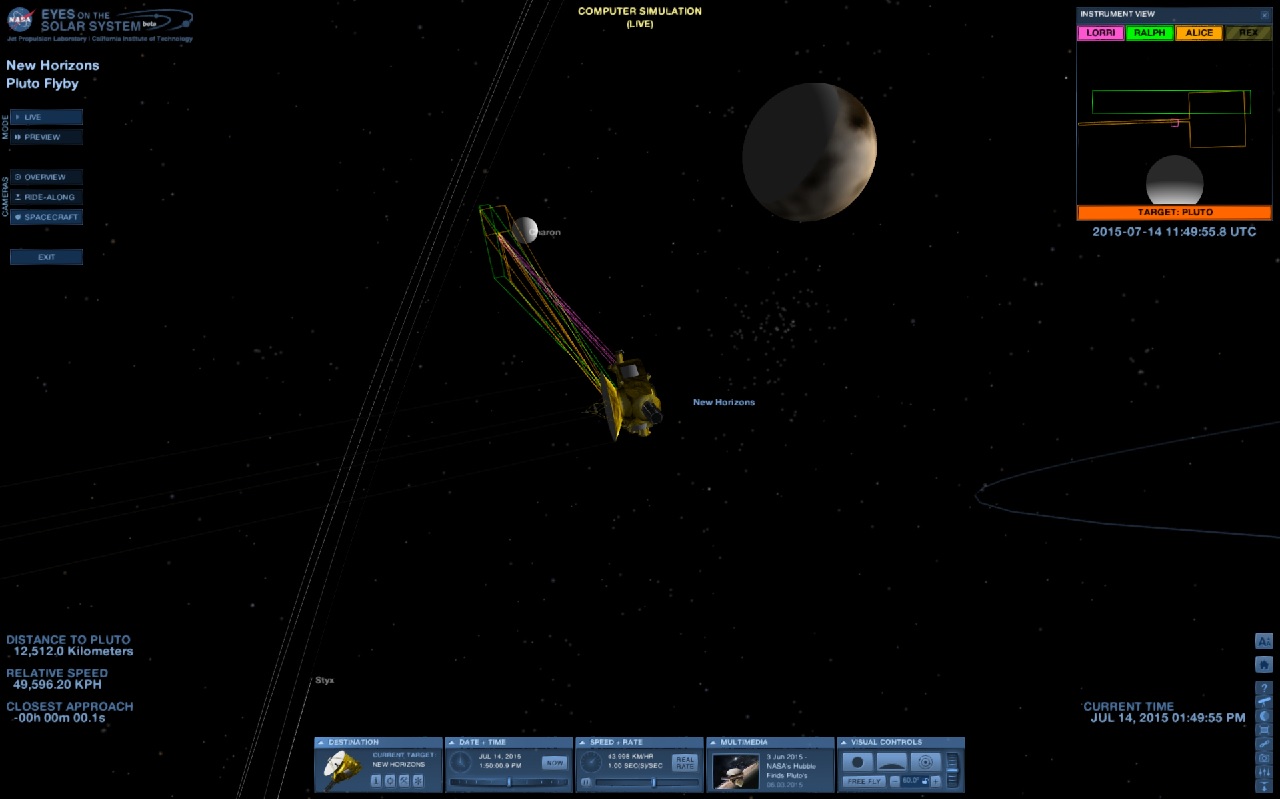
Task: Click the FREE FLY button
Action: [x=863, y=781]
